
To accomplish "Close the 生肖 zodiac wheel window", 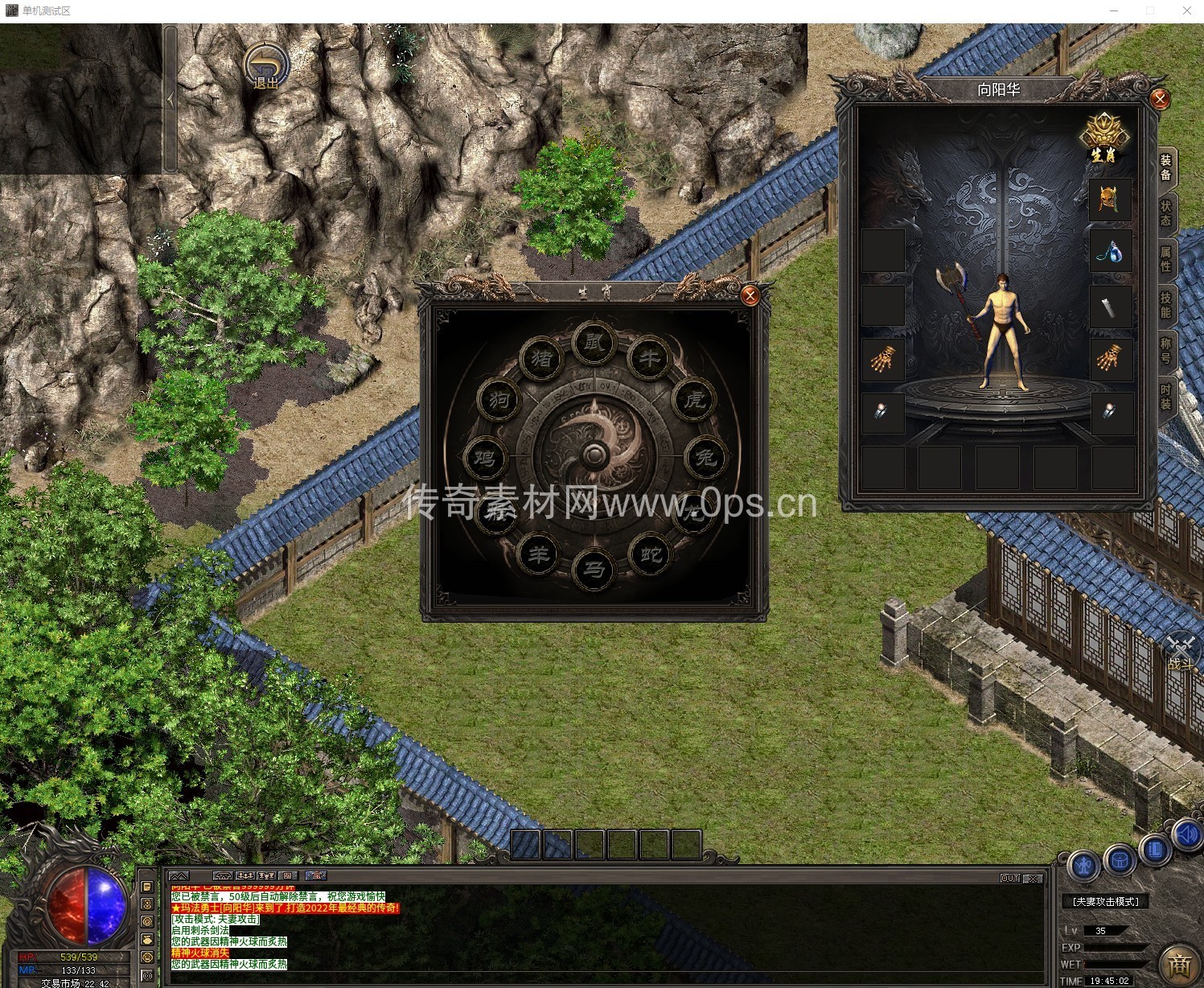I will (750, 295).
